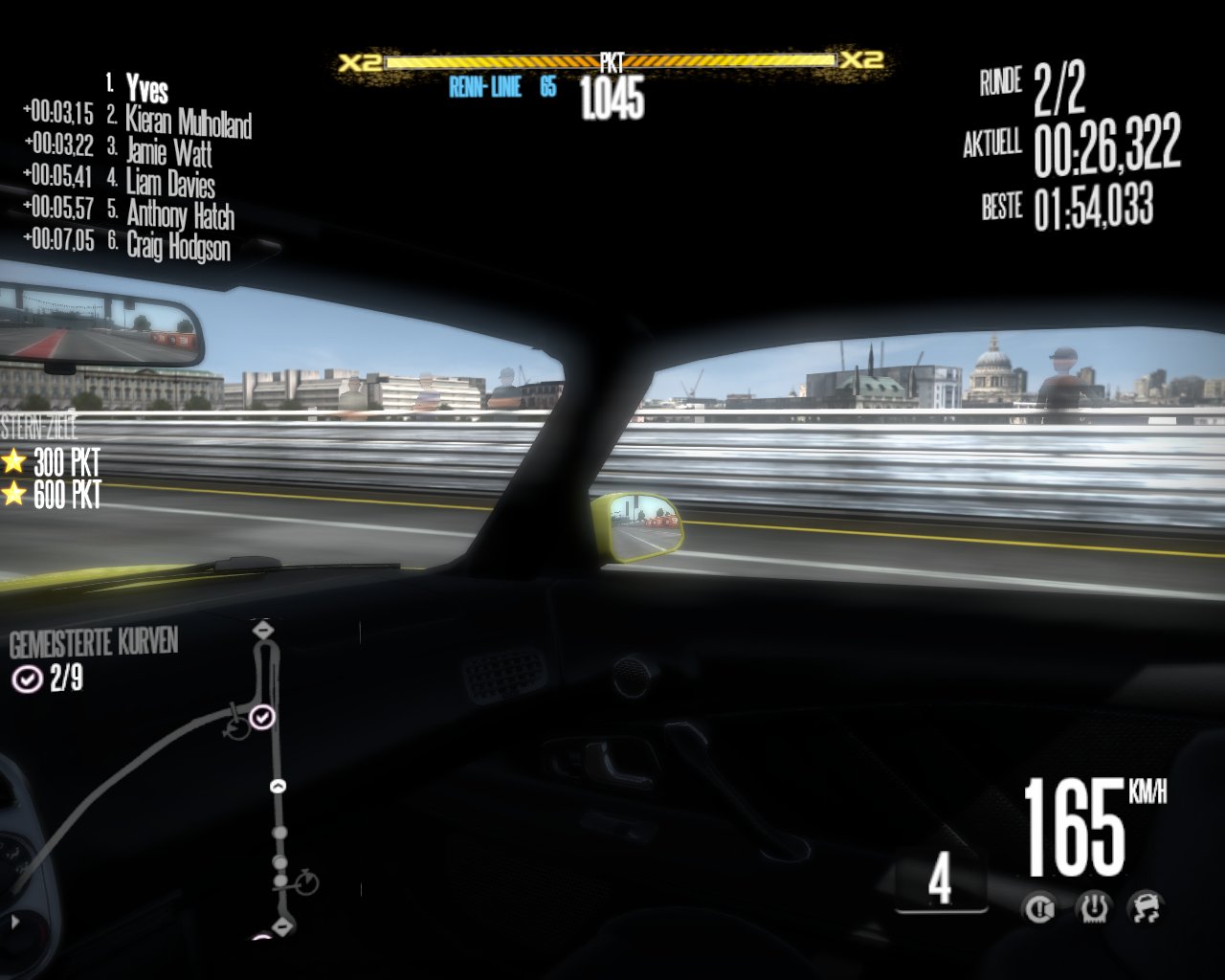
Task: Select Yves in the standings list
Action: [147, 89]
